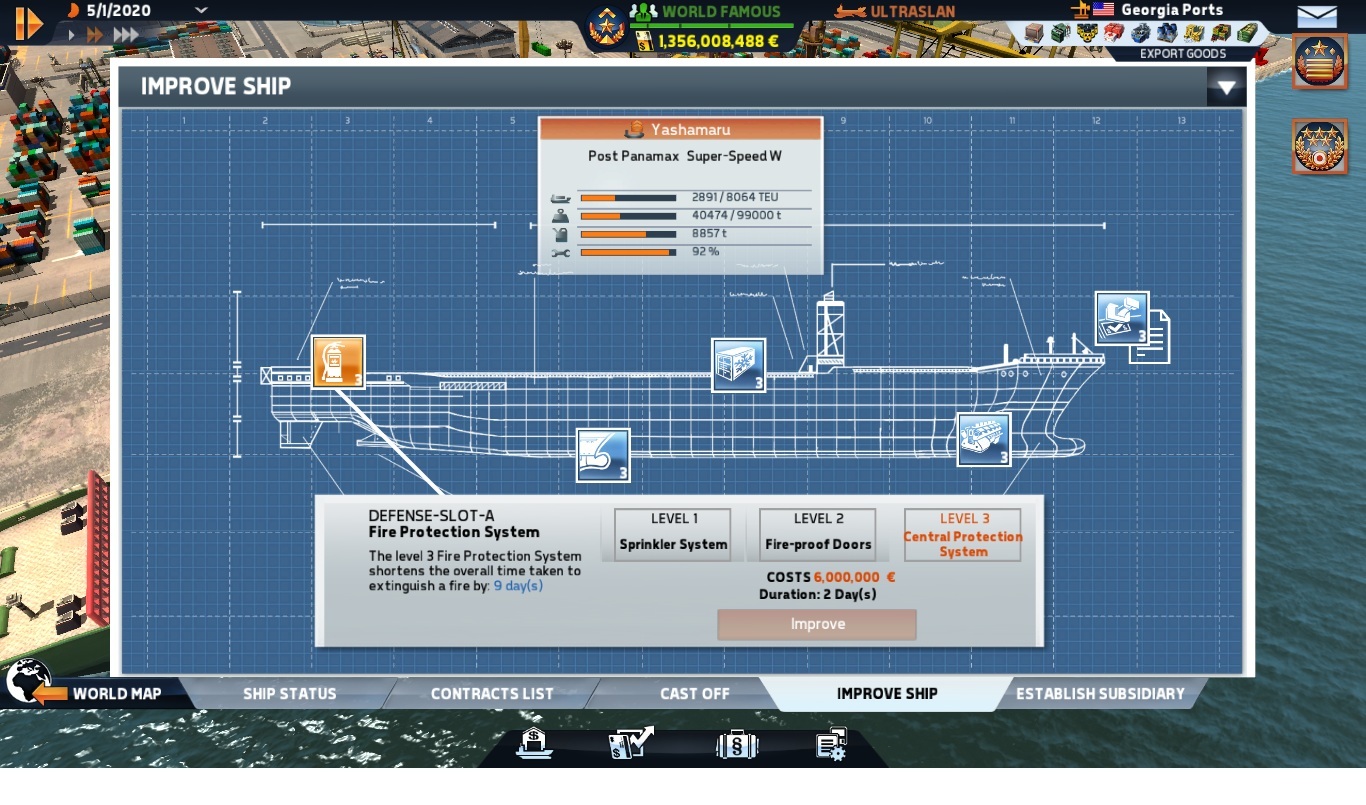
Task: Open the Contracts List tab
Action: coord(492,693)
